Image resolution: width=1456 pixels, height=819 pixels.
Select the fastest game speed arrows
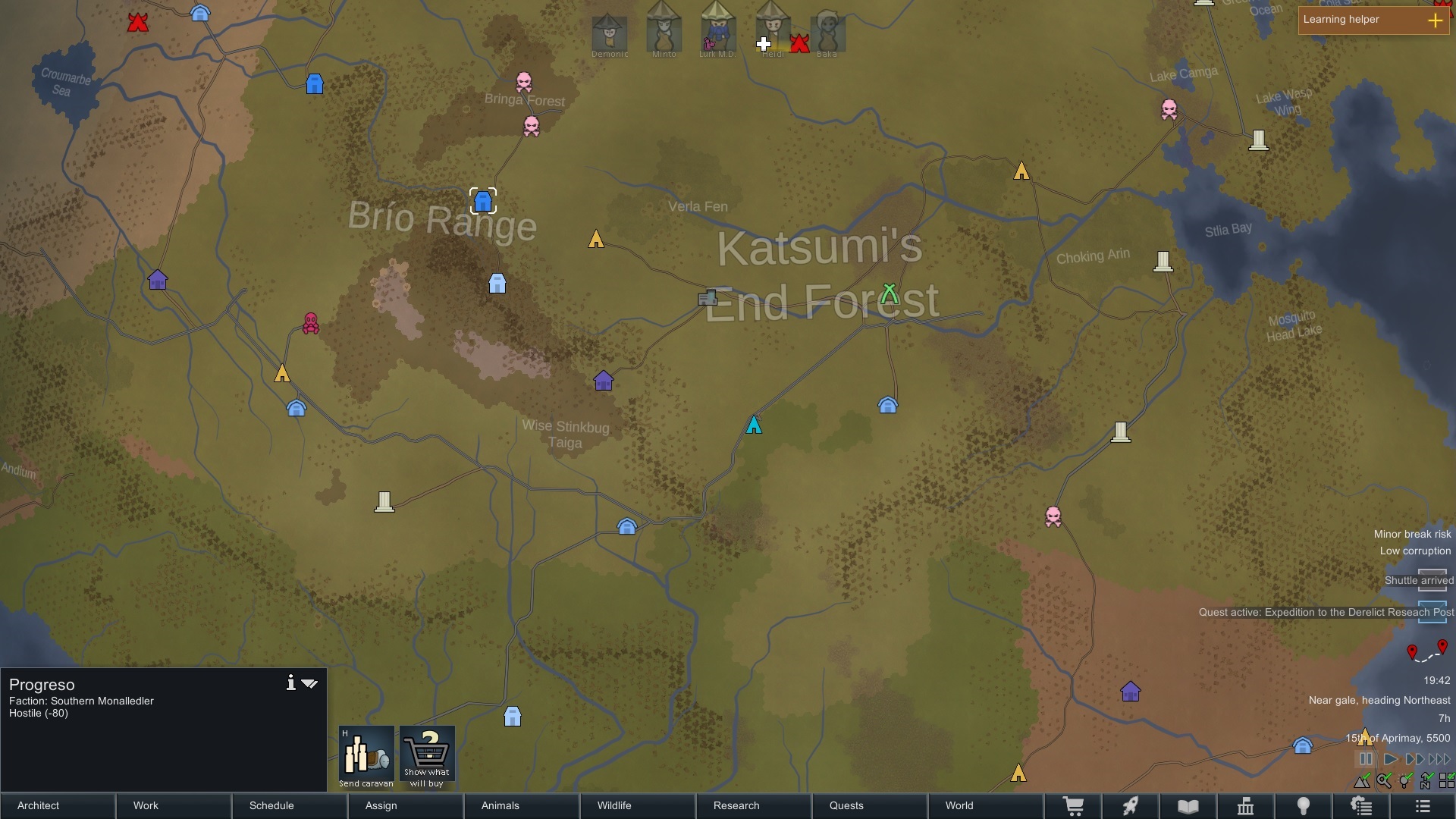pyautogui.click(x=1438, y=758)
